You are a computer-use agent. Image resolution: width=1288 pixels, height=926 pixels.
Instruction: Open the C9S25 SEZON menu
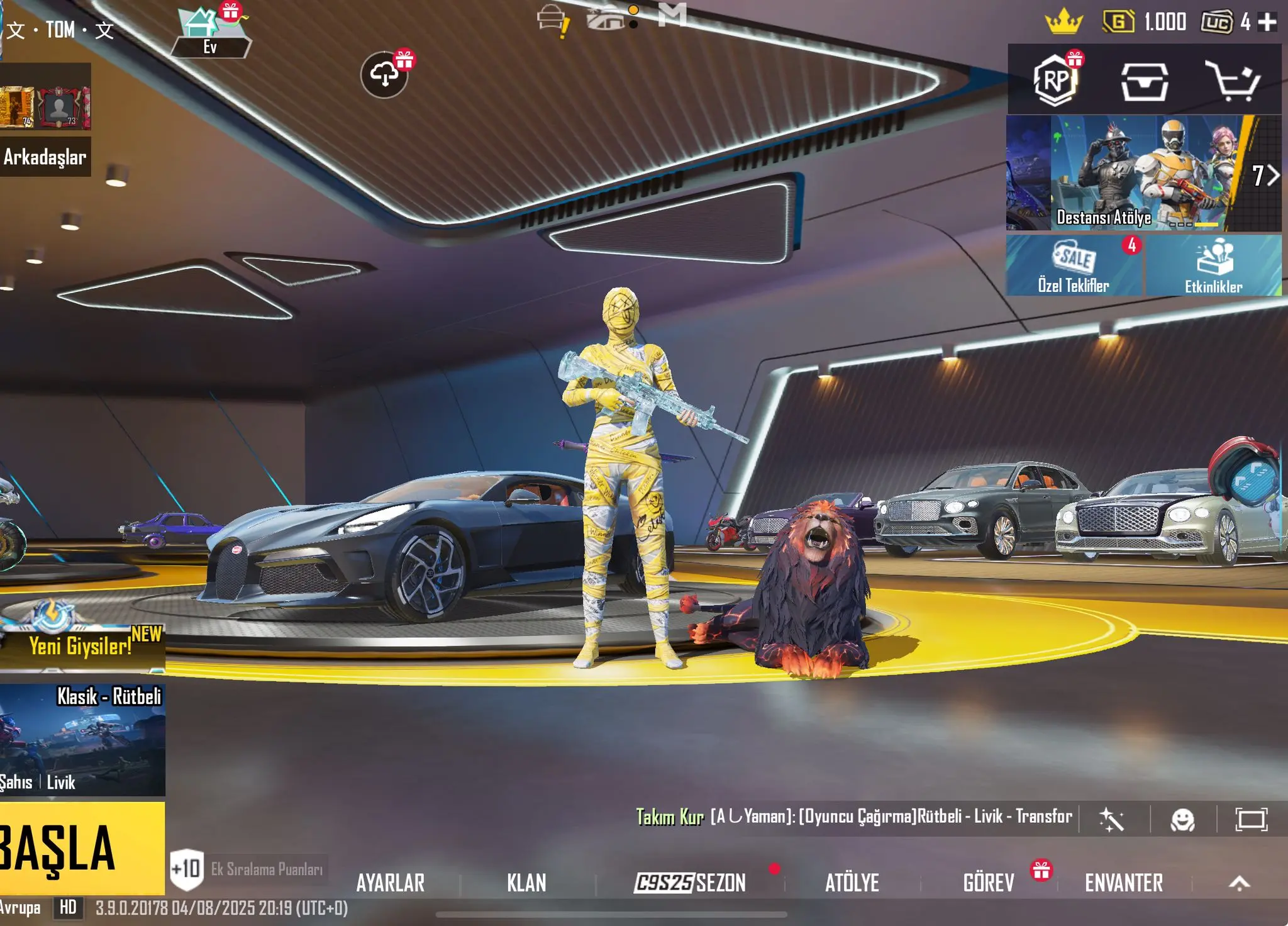(690, 883)
